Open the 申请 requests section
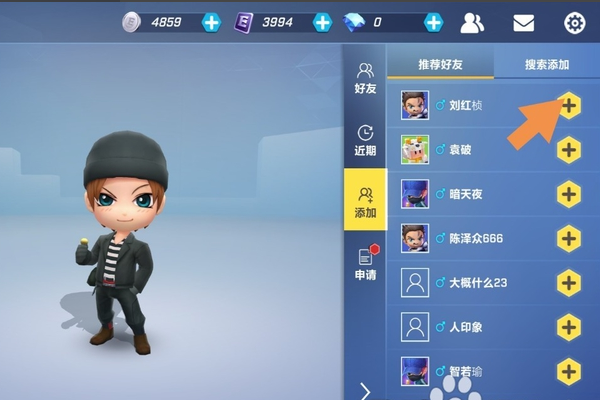The height and width of the screenshot is (400, 600). [x=365, y=263]
